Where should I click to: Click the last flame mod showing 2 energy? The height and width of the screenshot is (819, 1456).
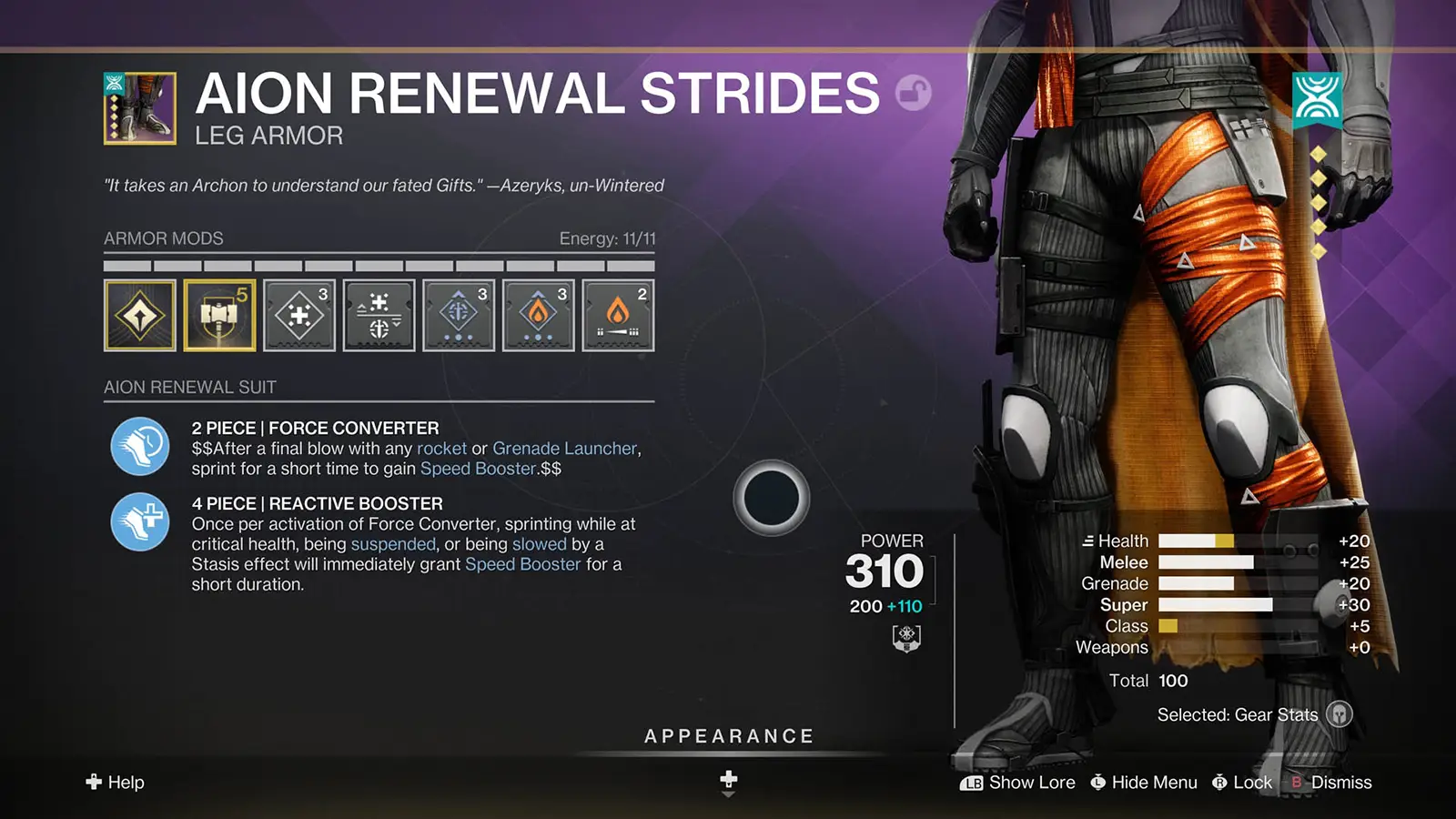617,316
